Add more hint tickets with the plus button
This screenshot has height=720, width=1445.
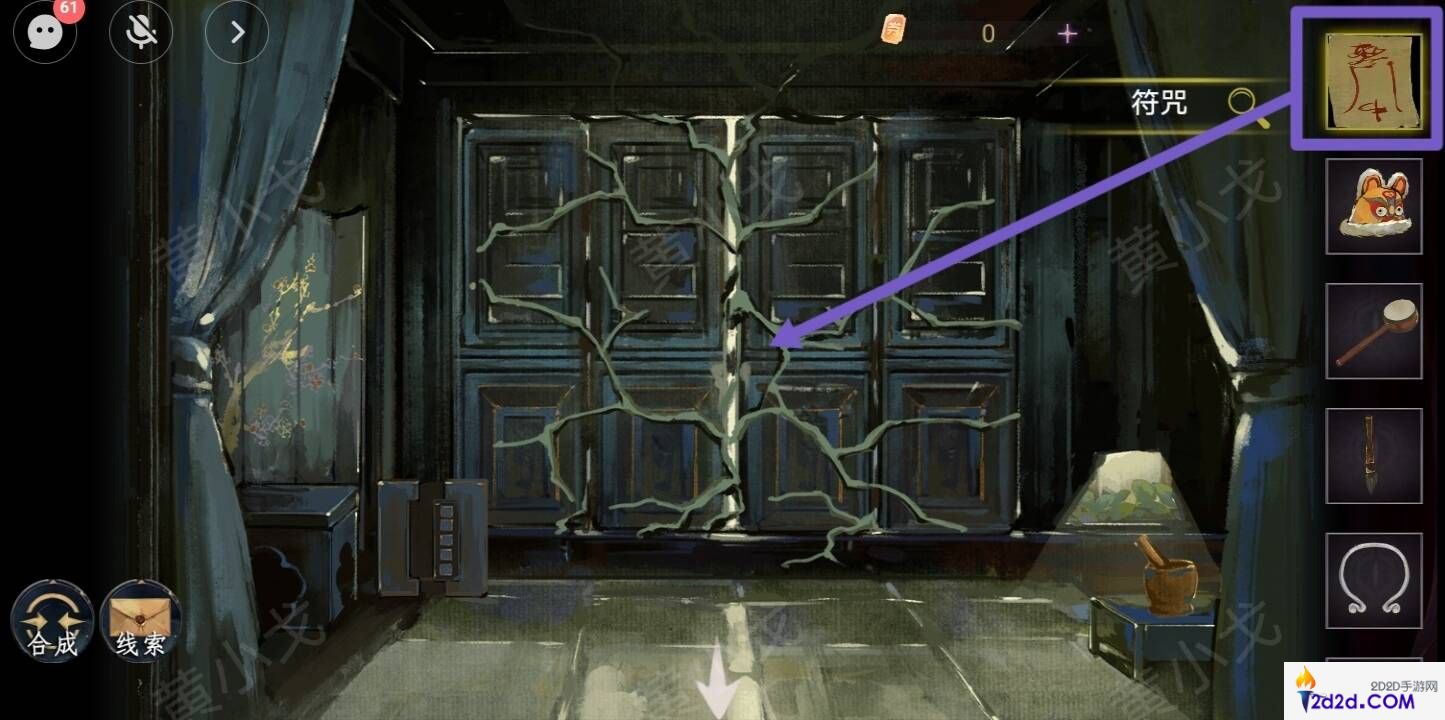point(1068,34)
